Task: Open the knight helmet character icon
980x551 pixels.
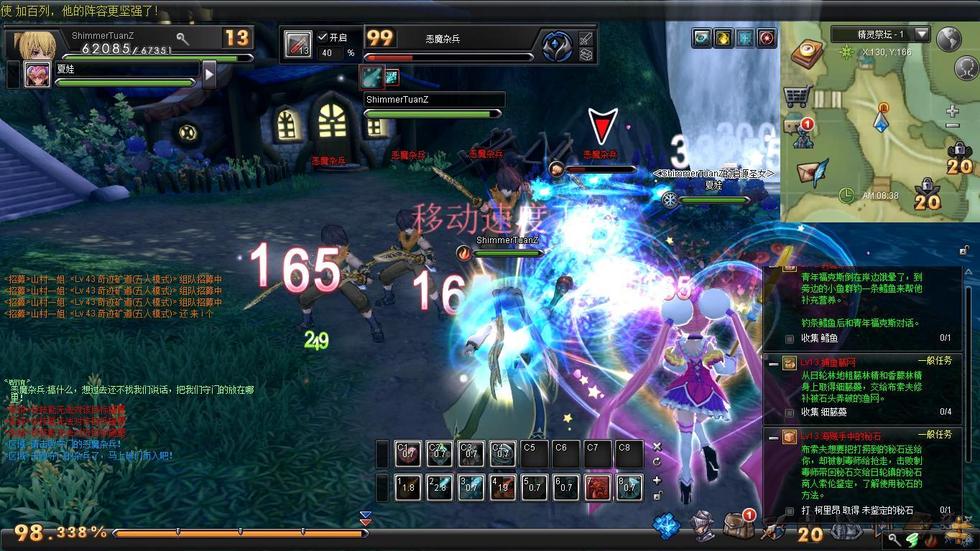Action: [703, 524]
